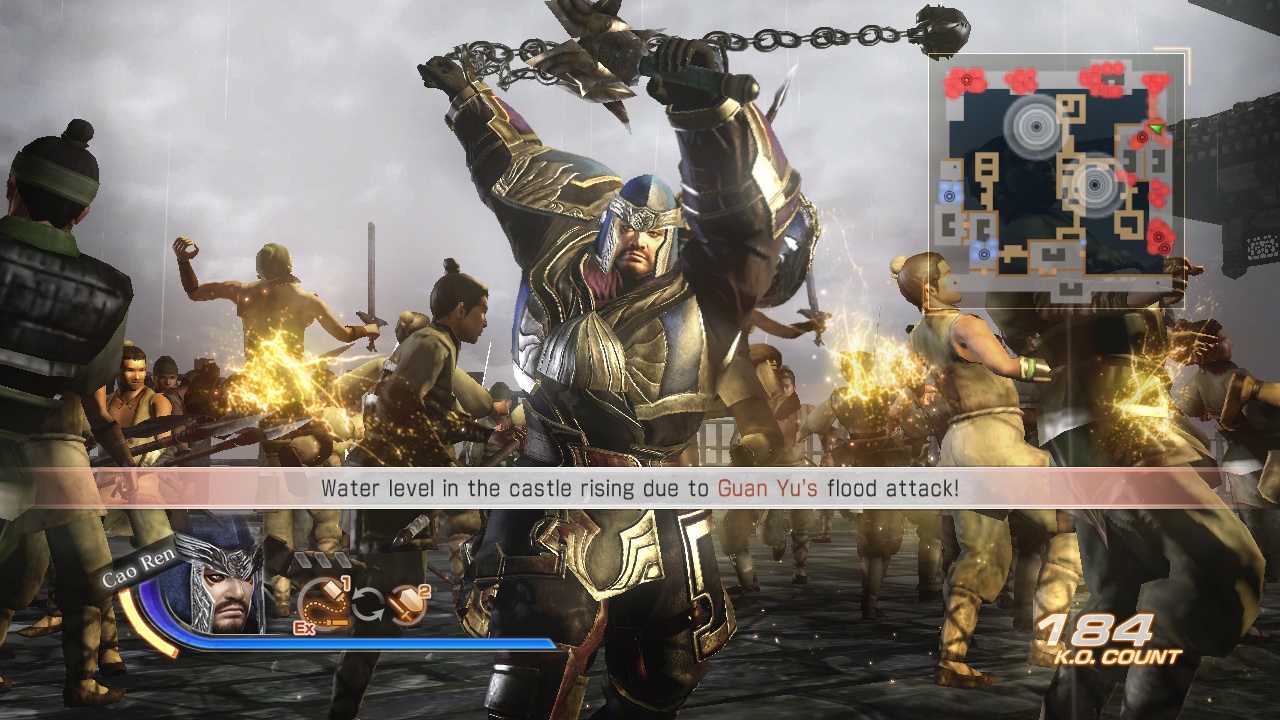Image resolution: width=1280 pixels, height=720 pixels.
Task: Click the green player arrow on the minimap
Action: click(1156, 128)
